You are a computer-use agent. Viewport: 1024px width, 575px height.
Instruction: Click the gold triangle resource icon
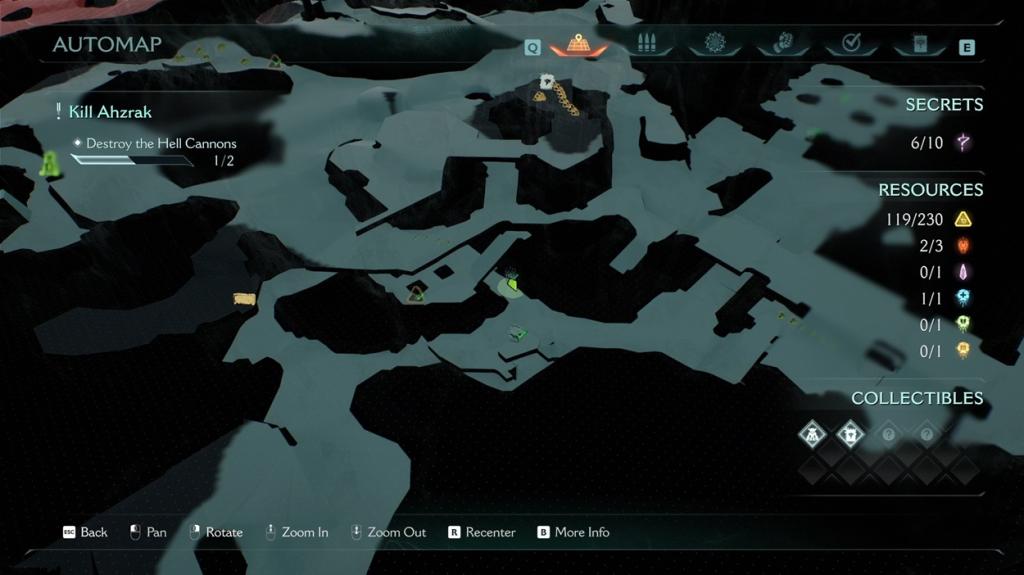click(963, 219)
